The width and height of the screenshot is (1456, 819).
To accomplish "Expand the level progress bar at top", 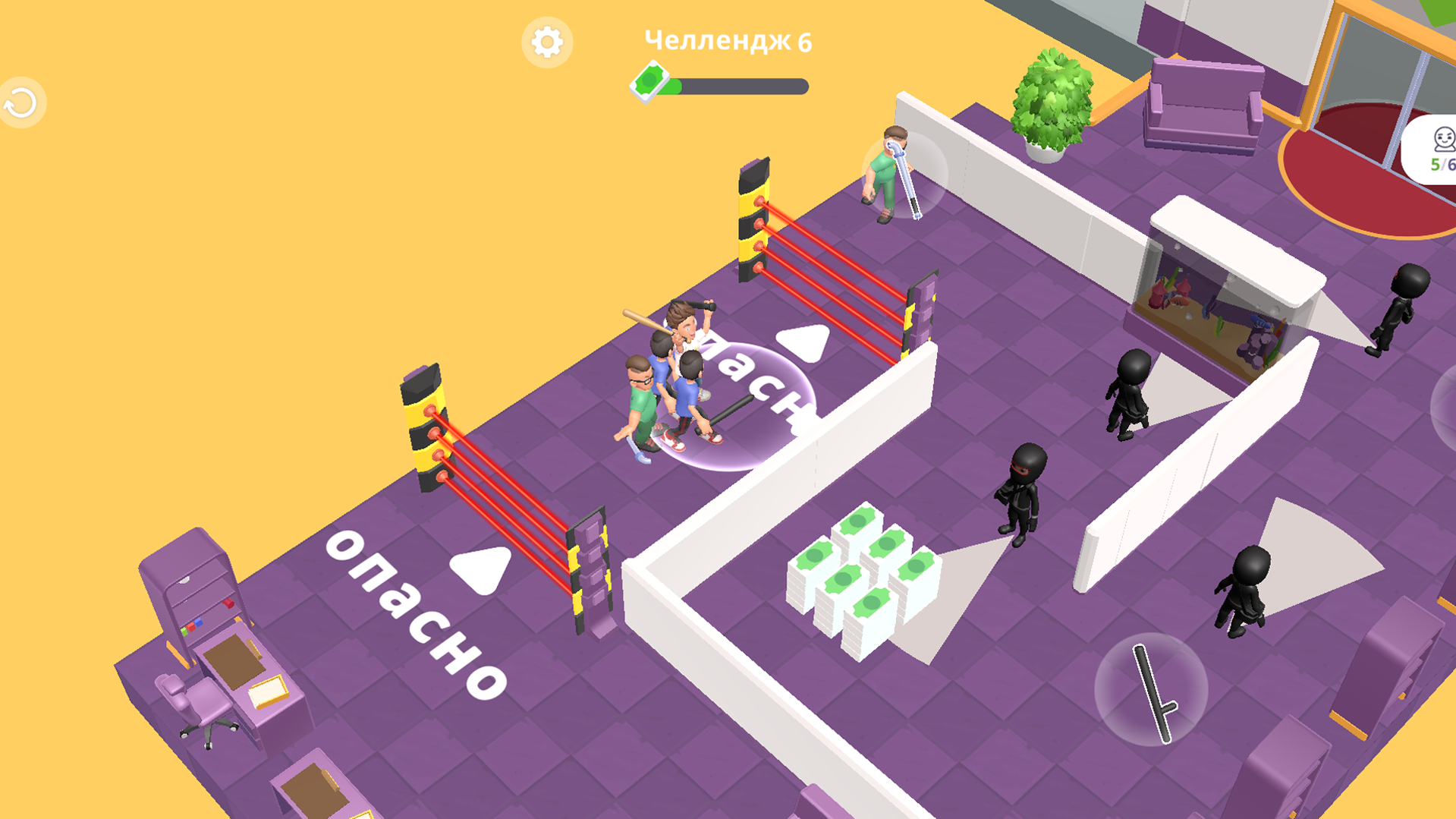I will tap(740, 87).
